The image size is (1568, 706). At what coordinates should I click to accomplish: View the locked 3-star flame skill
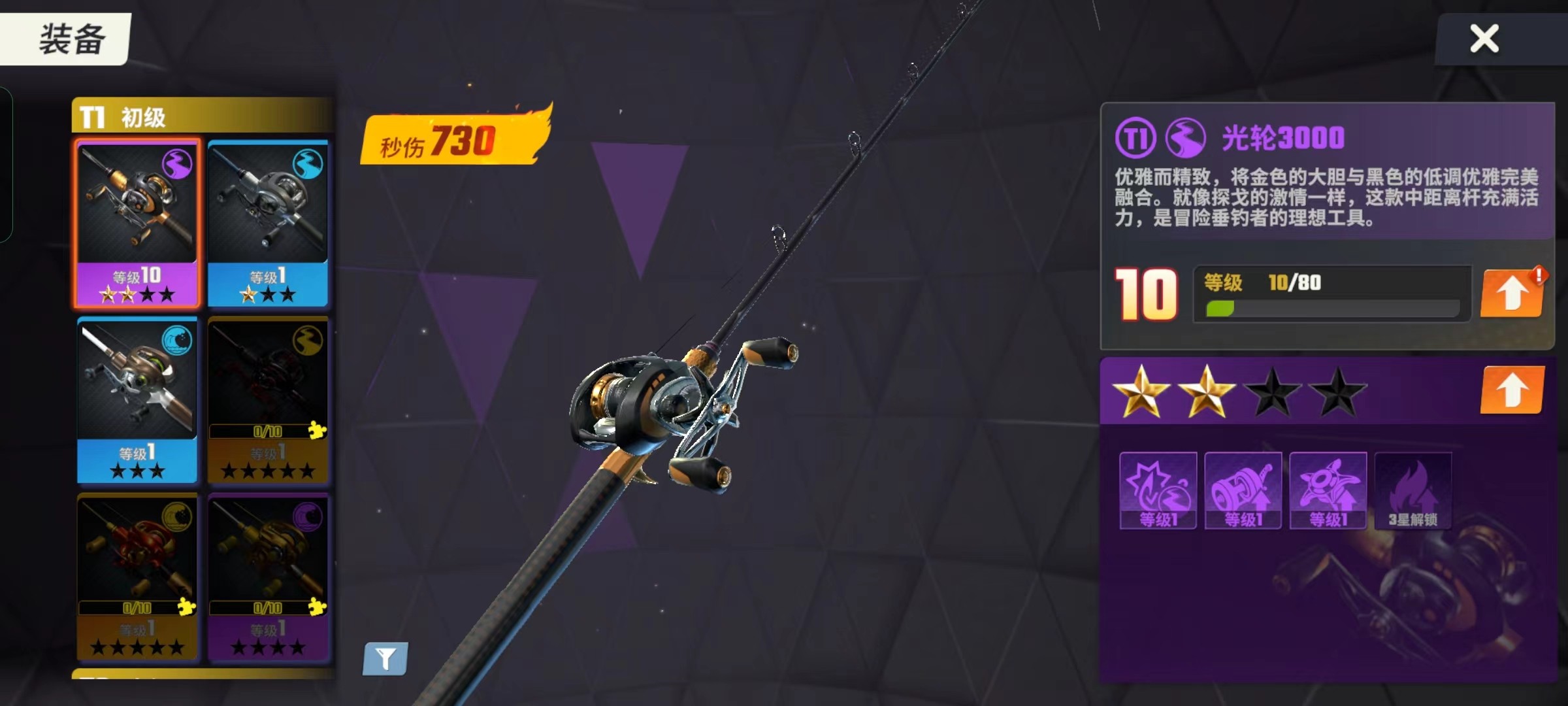pyautogui.click(x=1413, y=490)
